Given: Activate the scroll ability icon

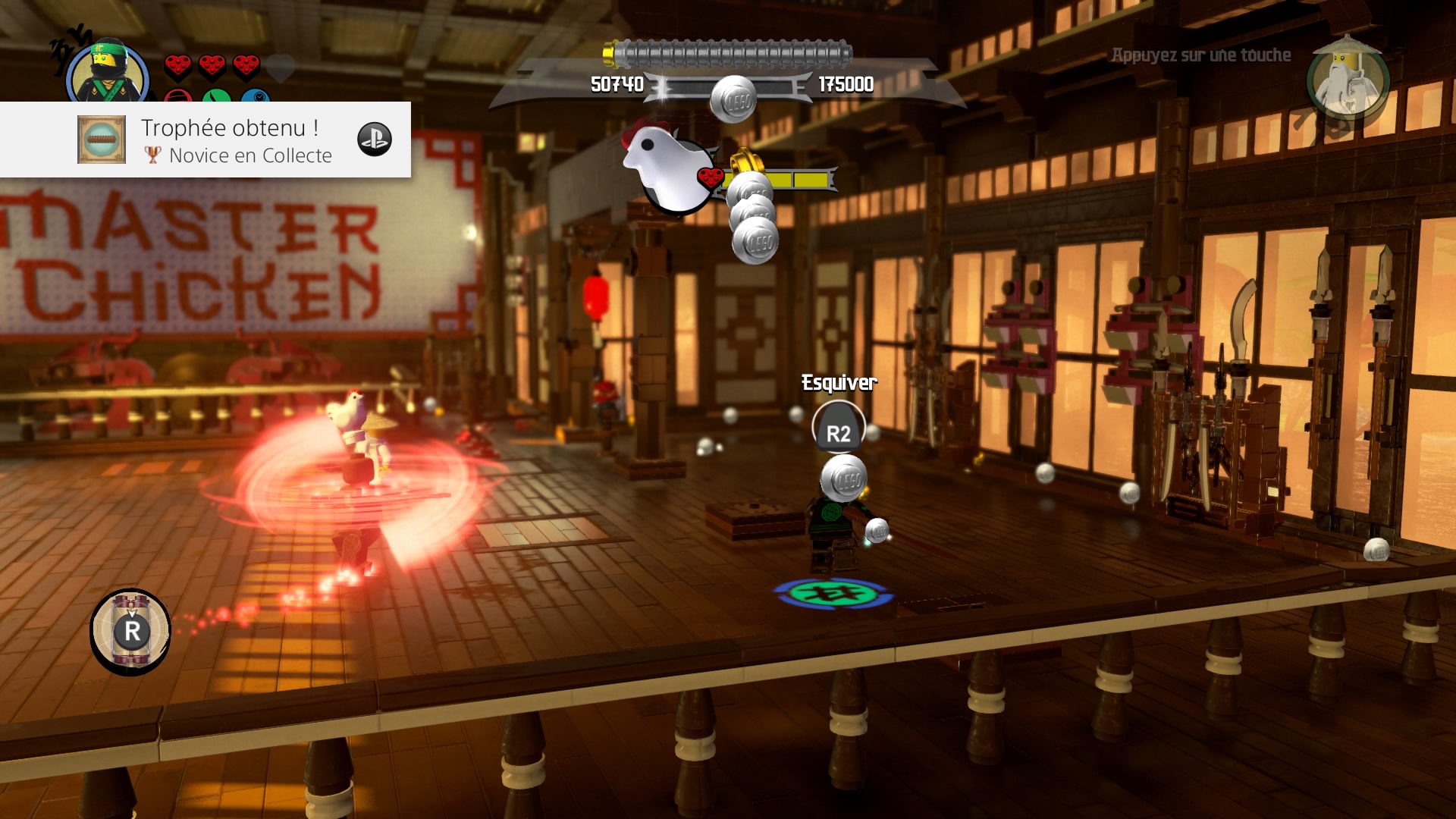Looking at the screenshot, I should [130, 631].
